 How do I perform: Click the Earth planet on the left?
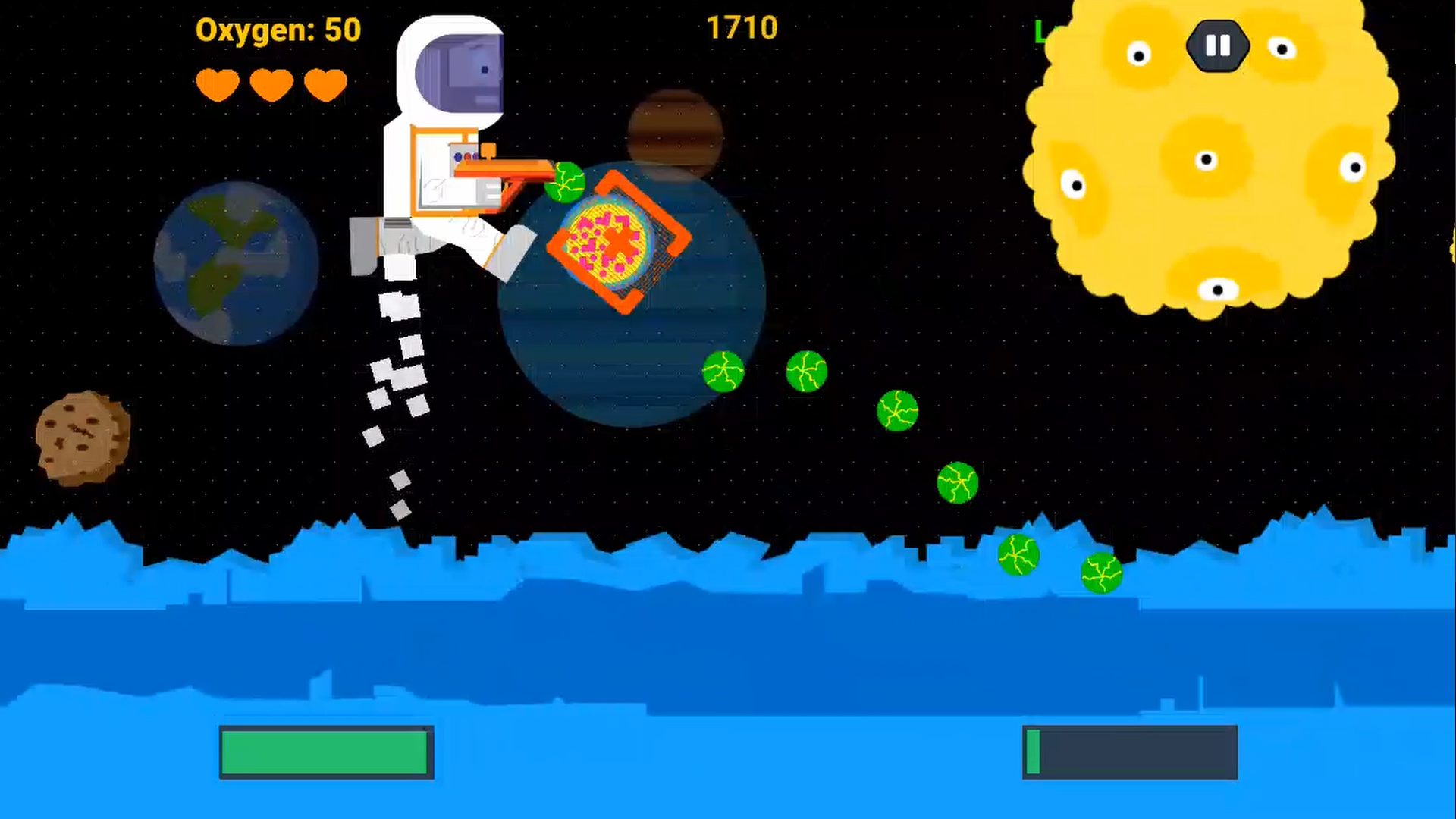235,262
